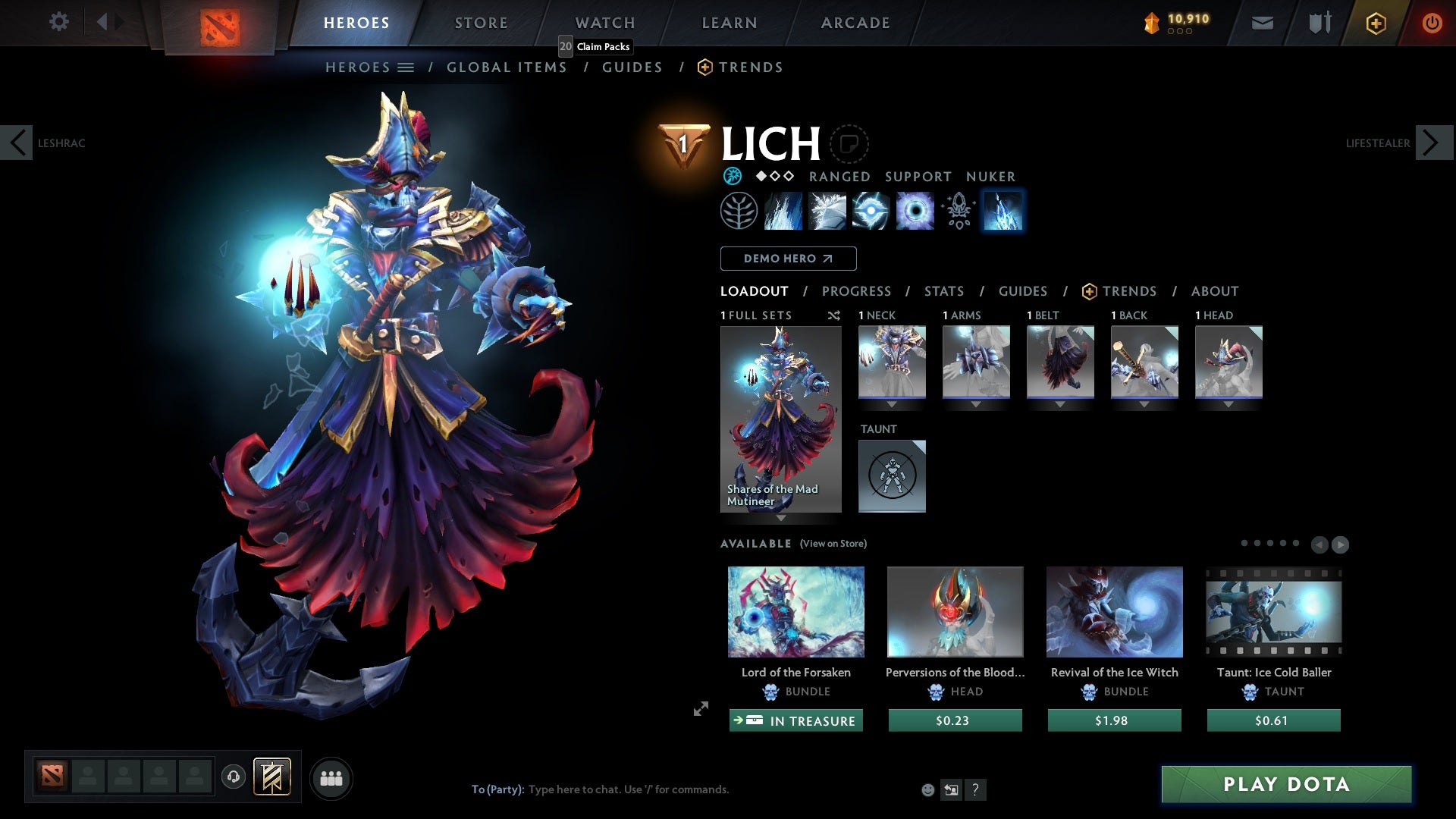Click the DEMO HERO button
1456x819 pixels.
tap(788, 259)
